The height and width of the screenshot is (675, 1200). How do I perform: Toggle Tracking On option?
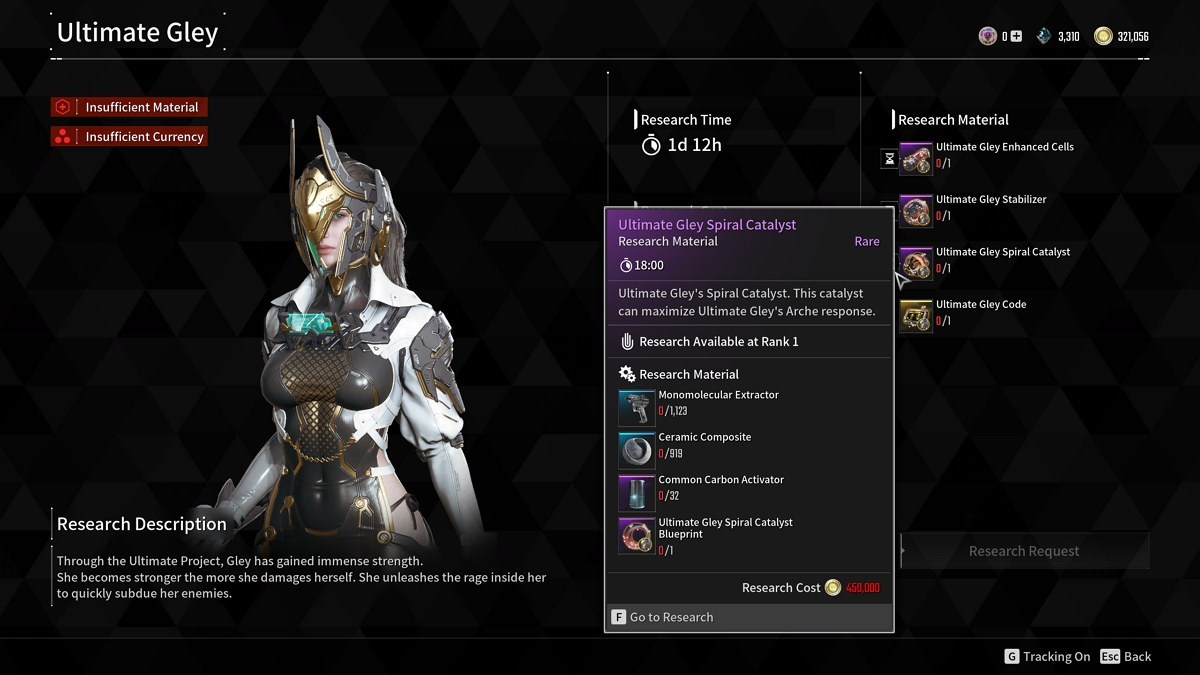(1047, 657)
